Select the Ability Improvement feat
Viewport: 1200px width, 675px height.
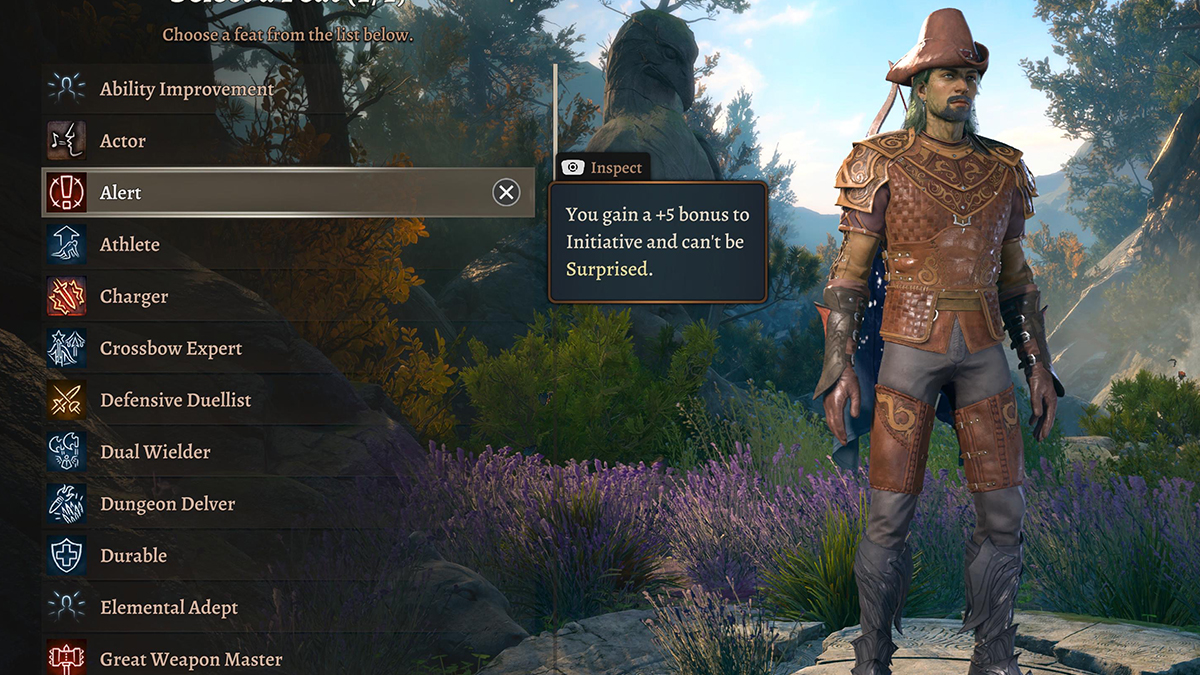click(x=186, y=89)
